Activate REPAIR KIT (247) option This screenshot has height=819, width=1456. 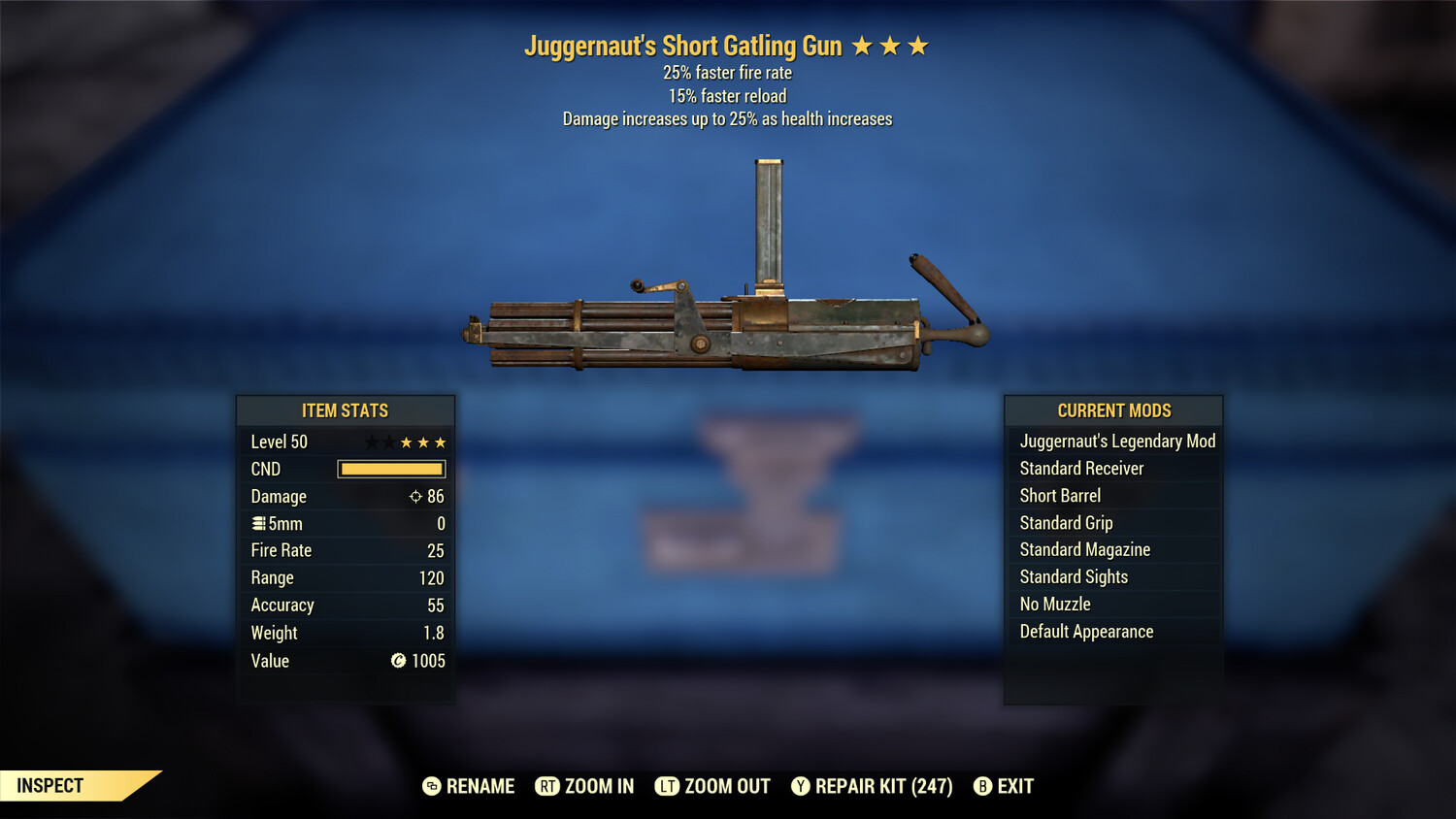(x=883, y=786)
